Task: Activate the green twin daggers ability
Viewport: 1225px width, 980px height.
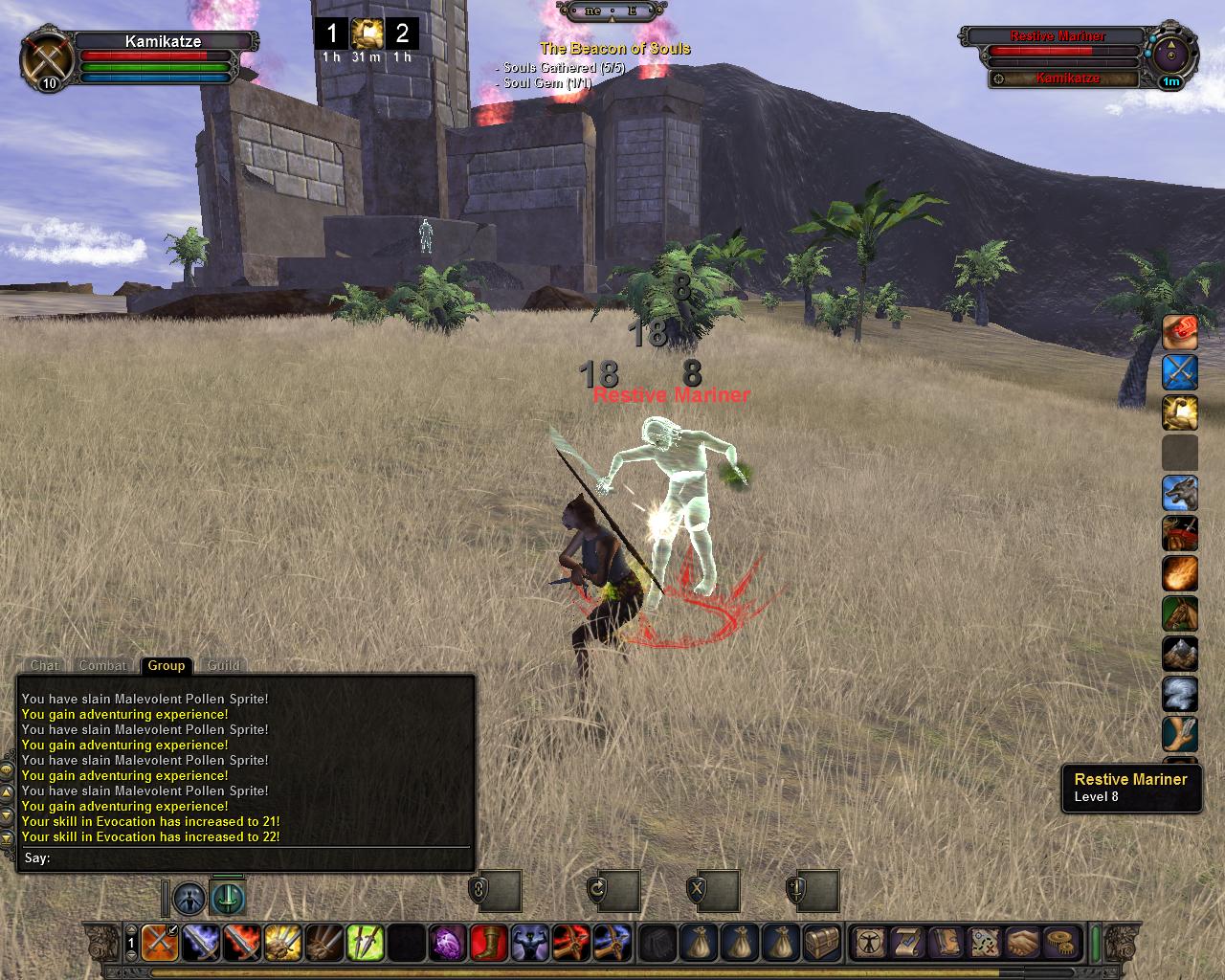Action: pos(365,943)
